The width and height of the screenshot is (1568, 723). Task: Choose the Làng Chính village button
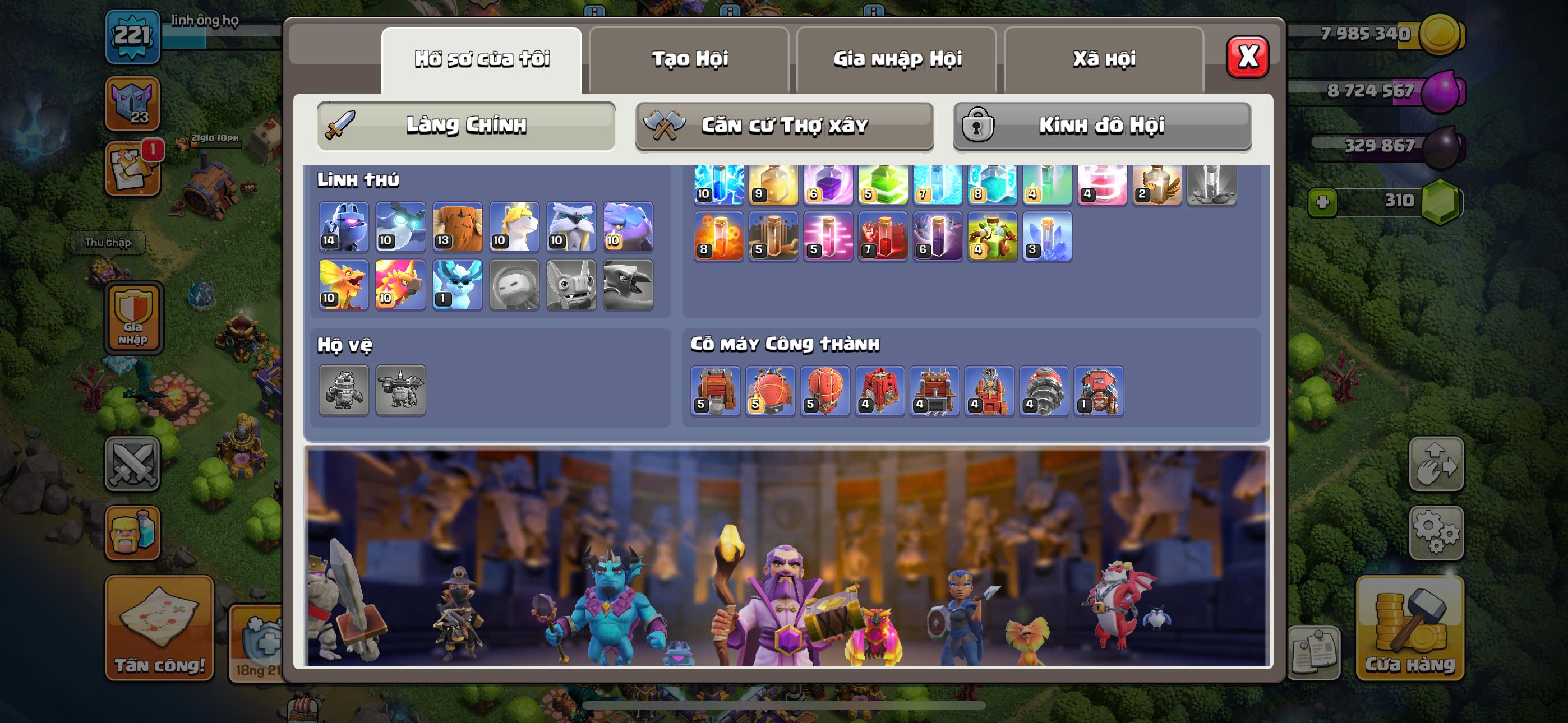coord(465,126)
